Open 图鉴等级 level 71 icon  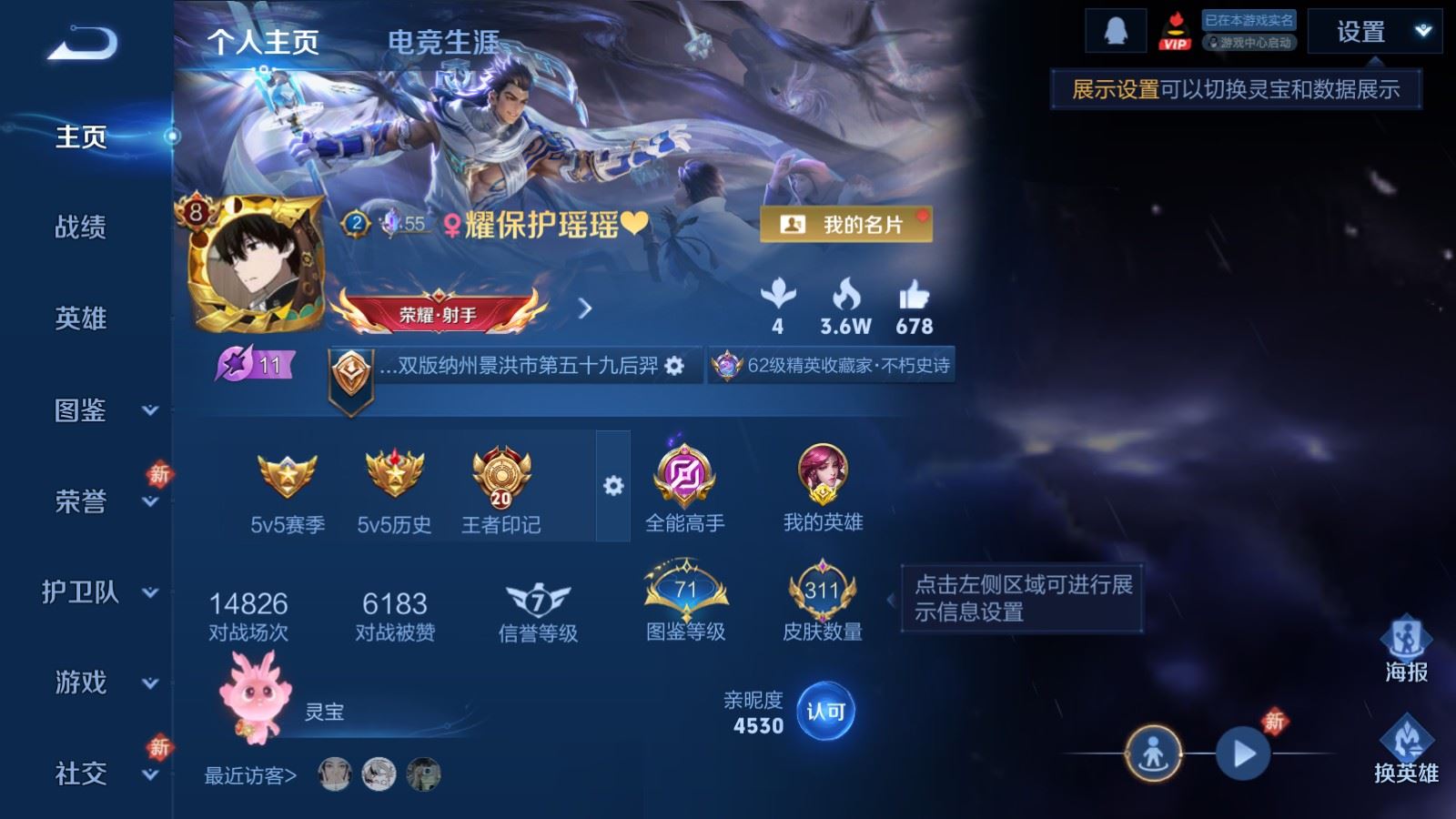[684, 591]
